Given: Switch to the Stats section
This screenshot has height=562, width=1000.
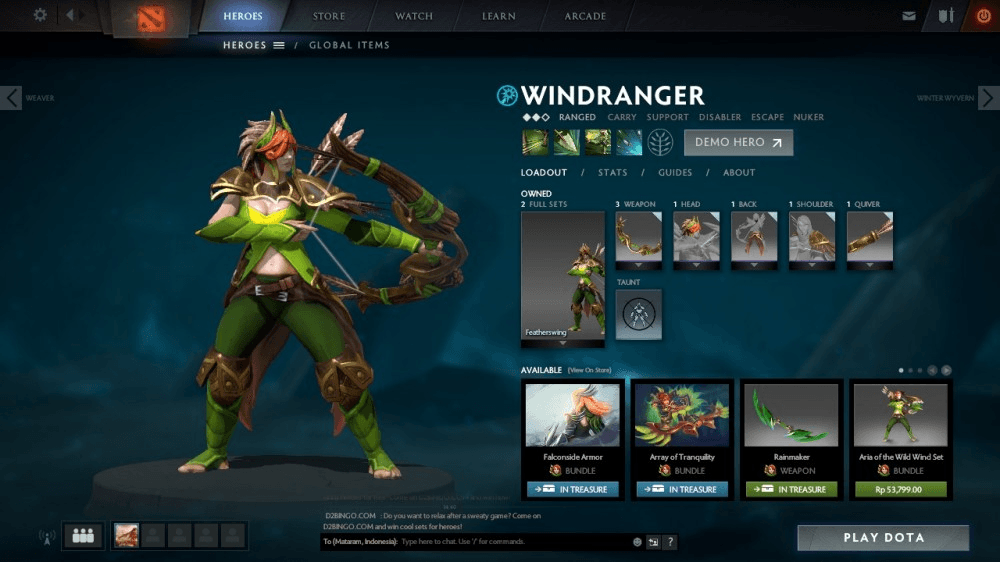Looking at the screenshot, I should tap(612, 173).
